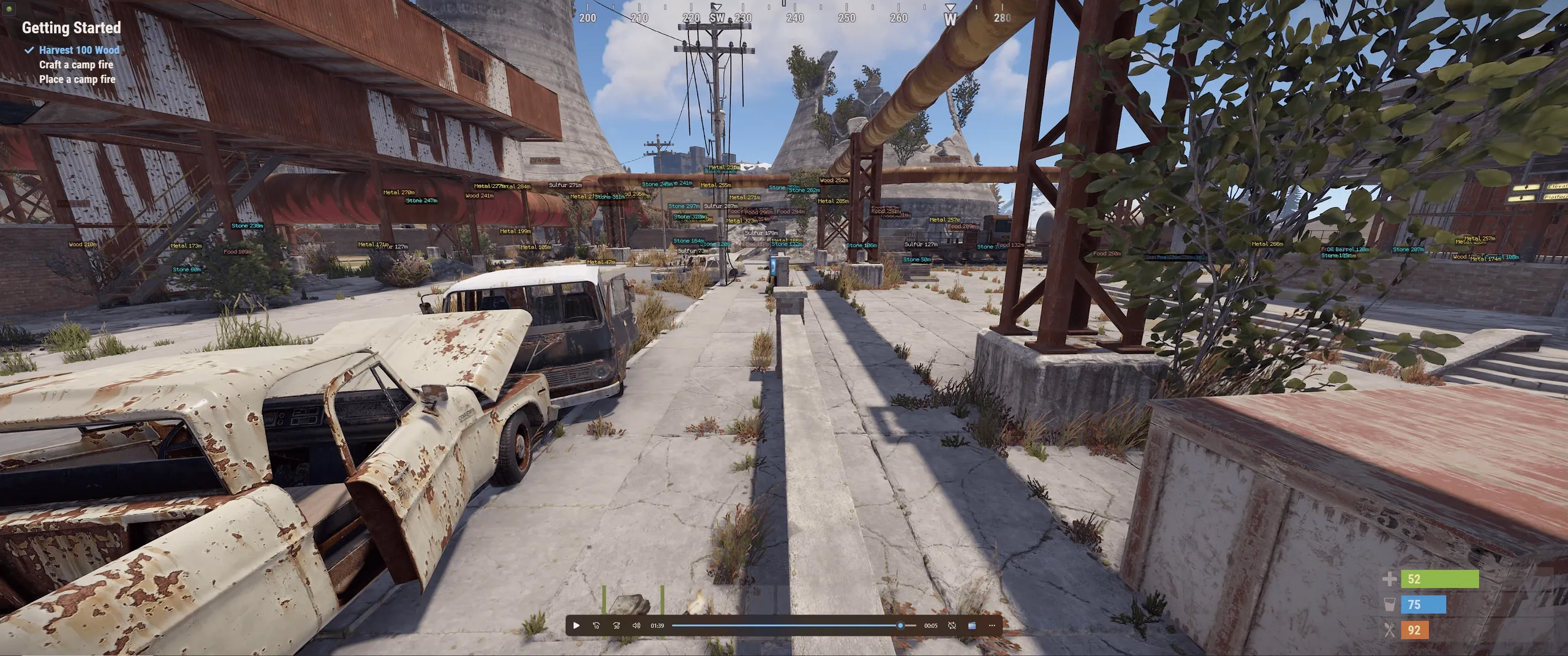Play the video recording
1568x656 pixels.
(x=576, y=625)
